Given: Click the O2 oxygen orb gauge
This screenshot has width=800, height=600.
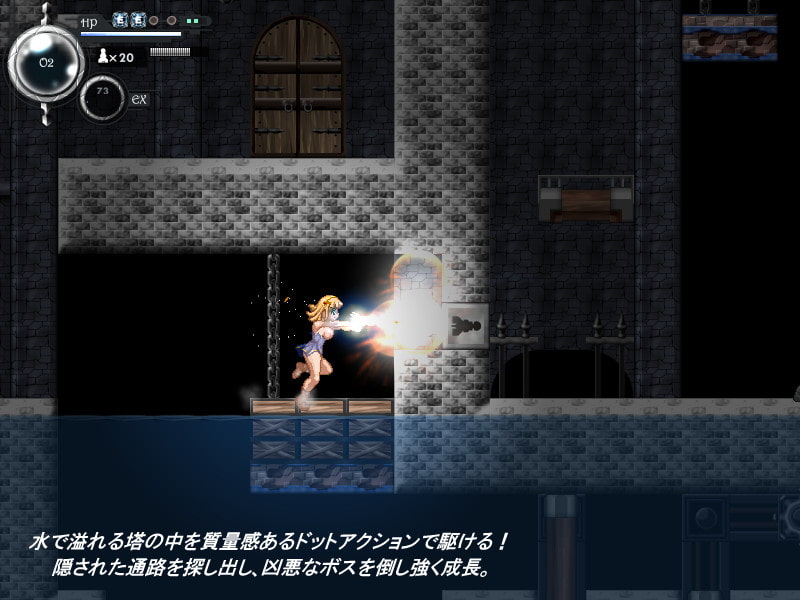Looking at the screenshot, I should click(x=46, y=61).
